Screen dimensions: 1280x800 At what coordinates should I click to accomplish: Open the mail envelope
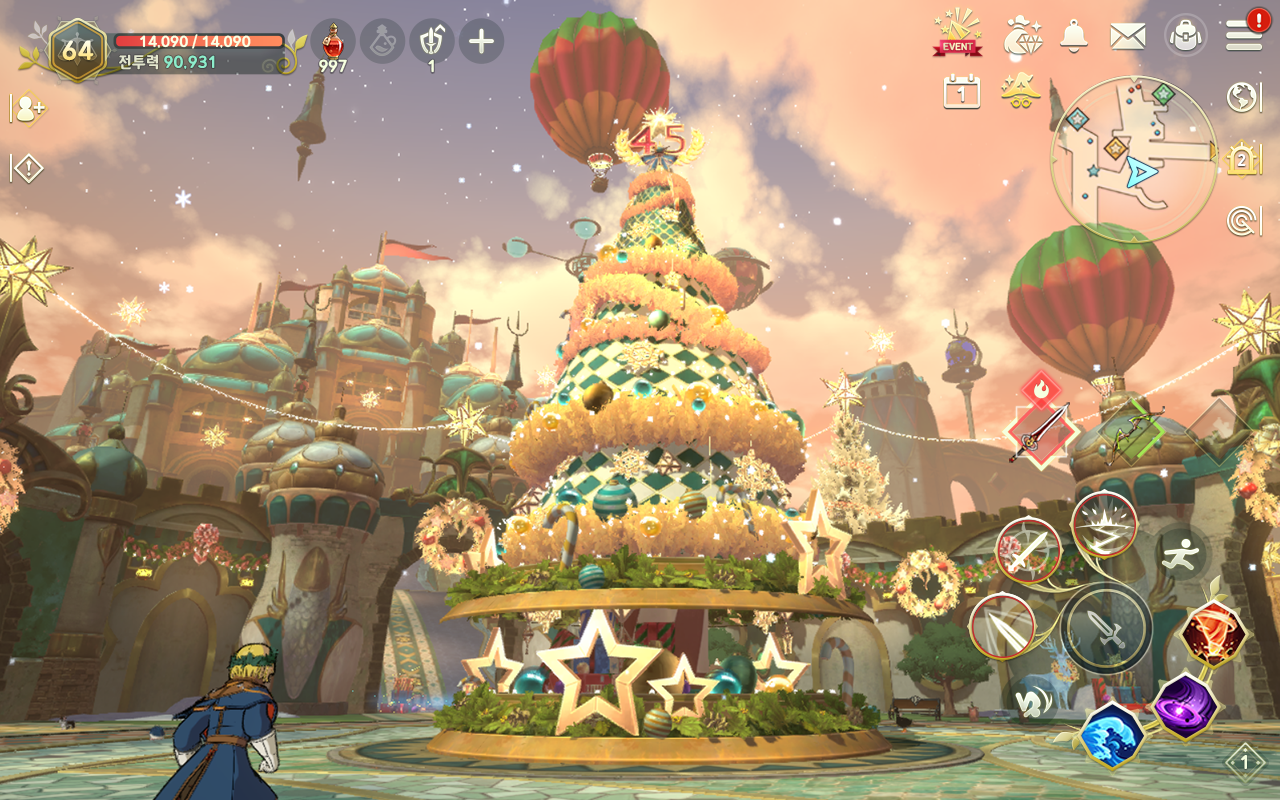coord(1128,37)
